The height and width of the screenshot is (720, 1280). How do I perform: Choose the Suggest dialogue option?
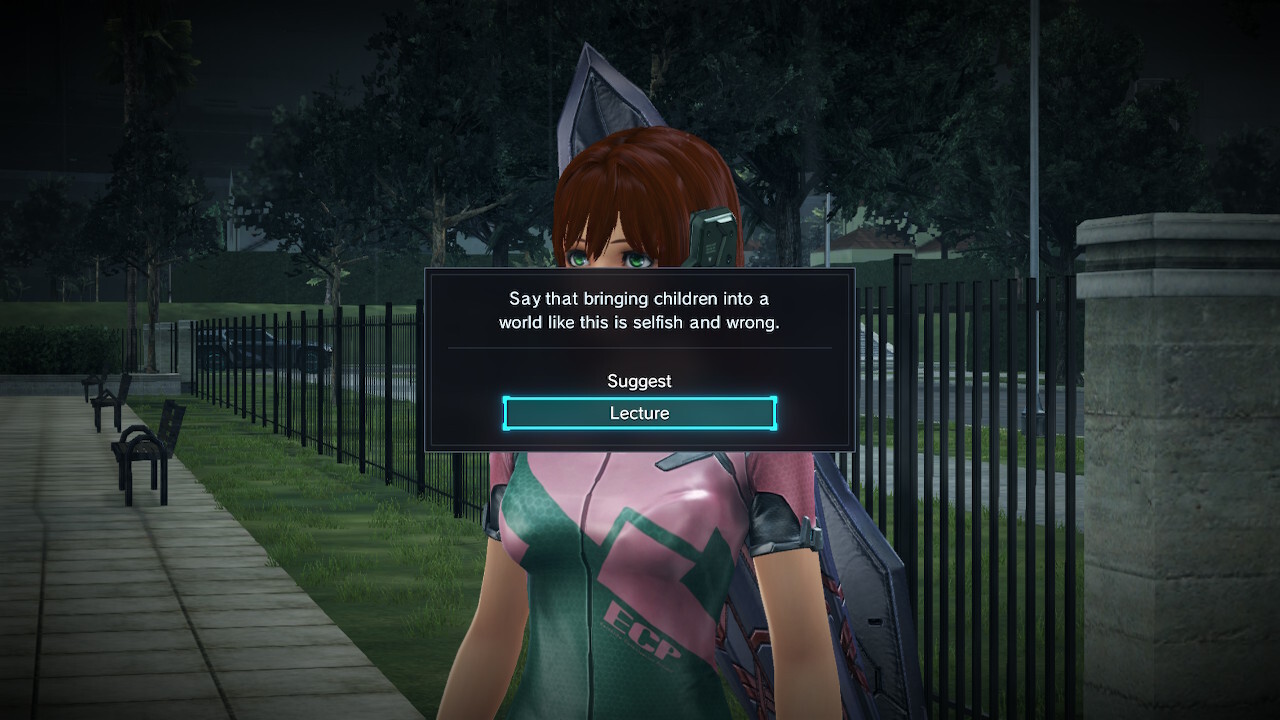click(639, 381)
